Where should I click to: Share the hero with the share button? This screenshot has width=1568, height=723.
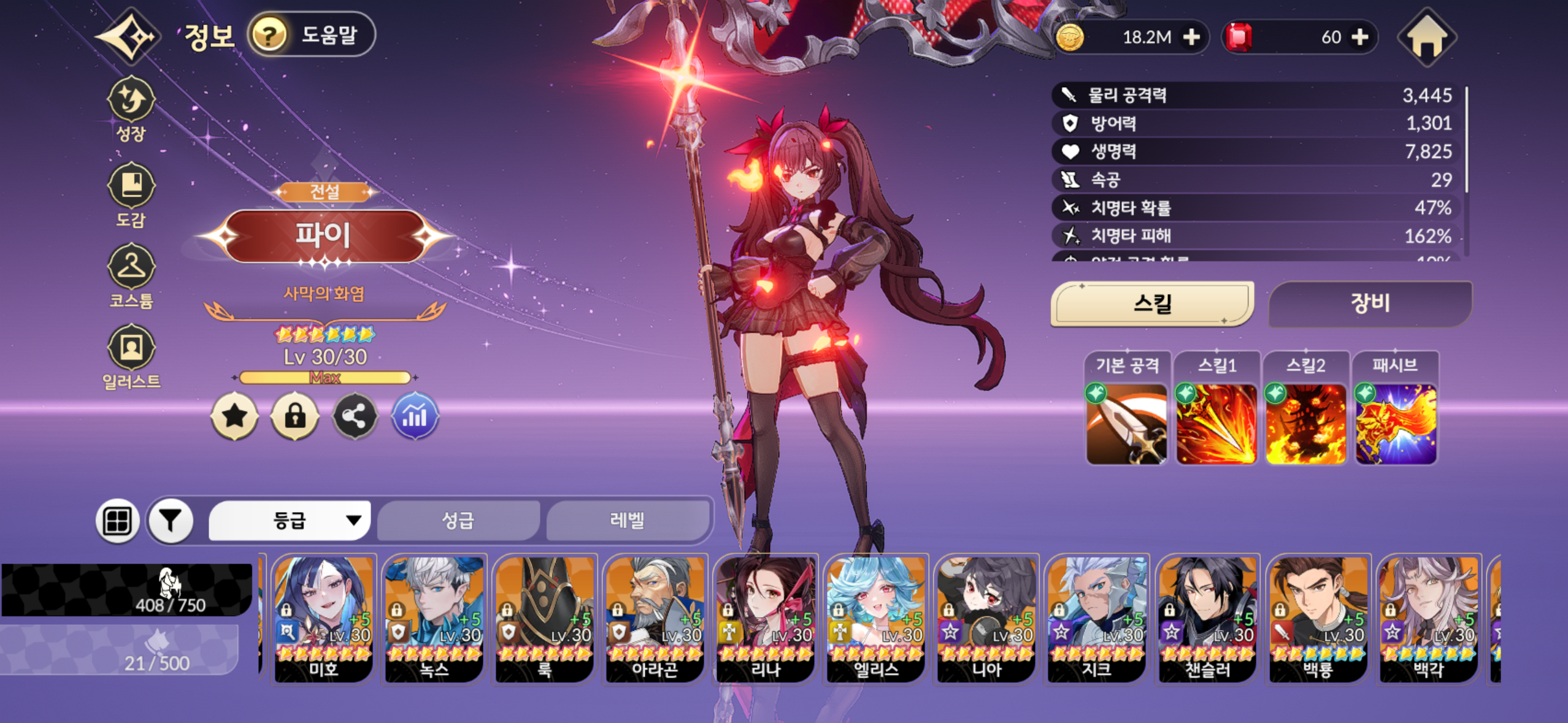[355, 417]
